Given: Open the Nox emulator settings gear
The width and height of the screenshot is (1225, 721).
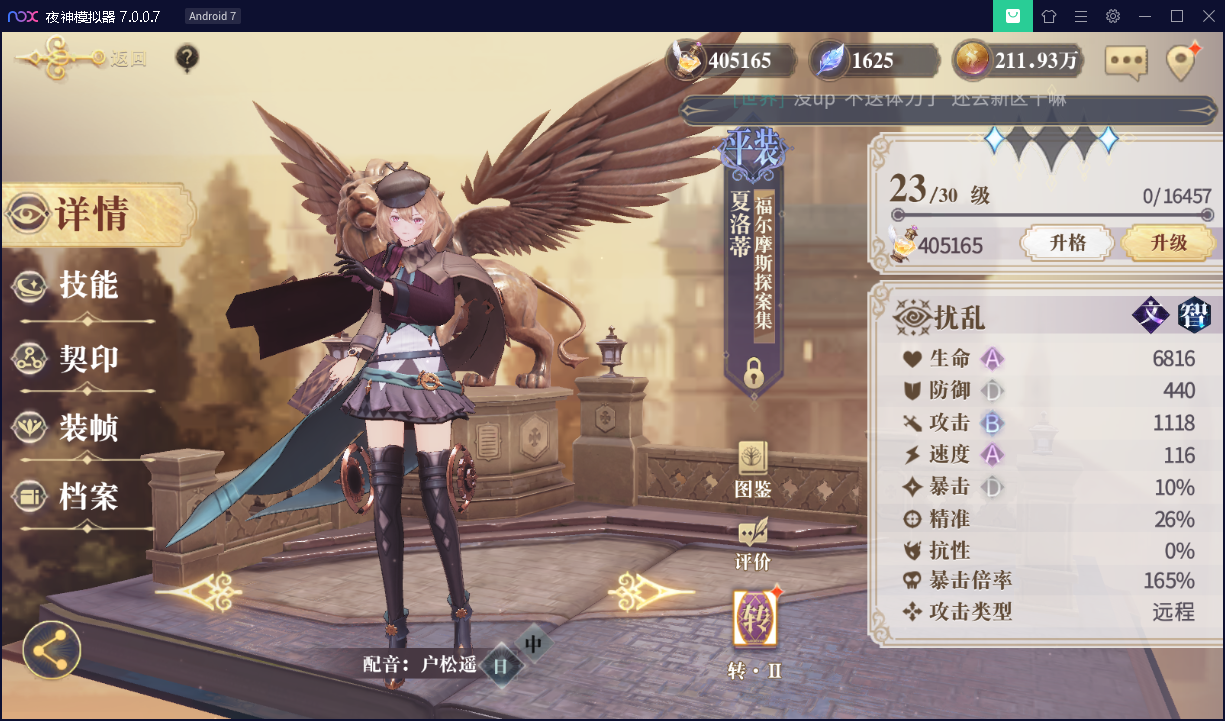Looking at the screenshot, I should (x=1112, y=16).
